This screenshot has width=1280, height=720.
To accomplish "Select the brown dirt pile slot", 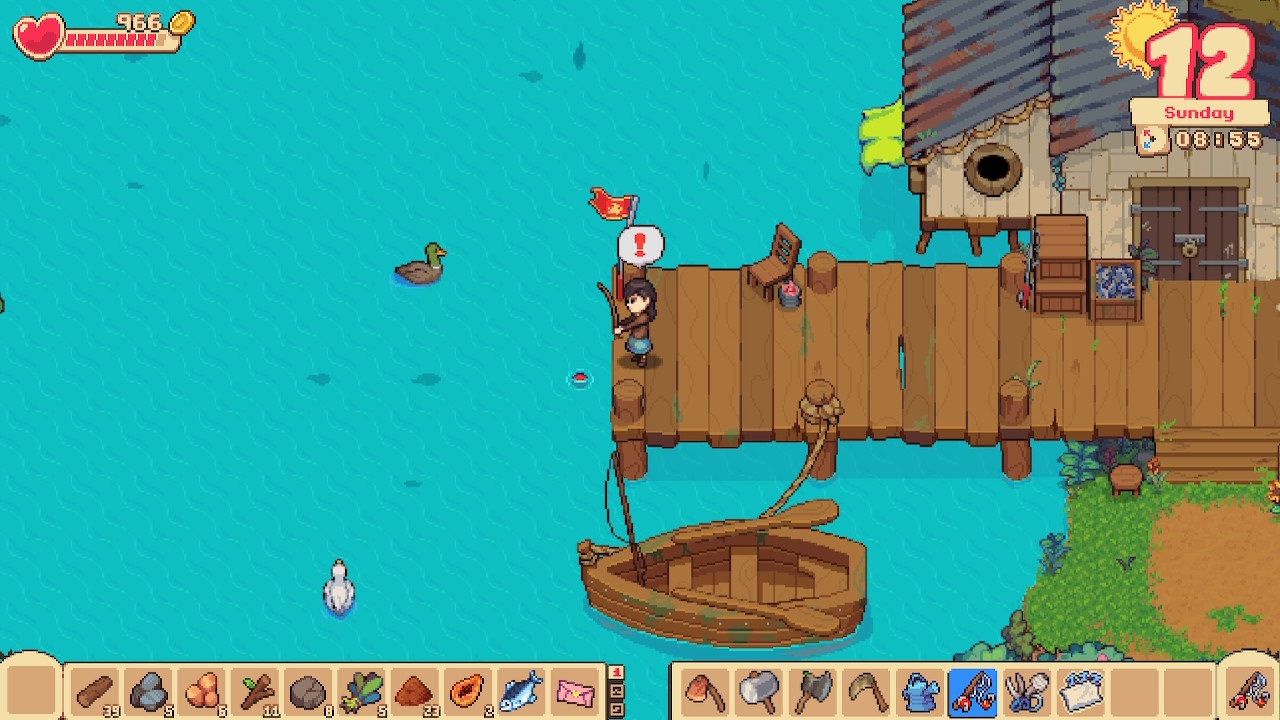I will pyautogui.click(x=415, y=691).
